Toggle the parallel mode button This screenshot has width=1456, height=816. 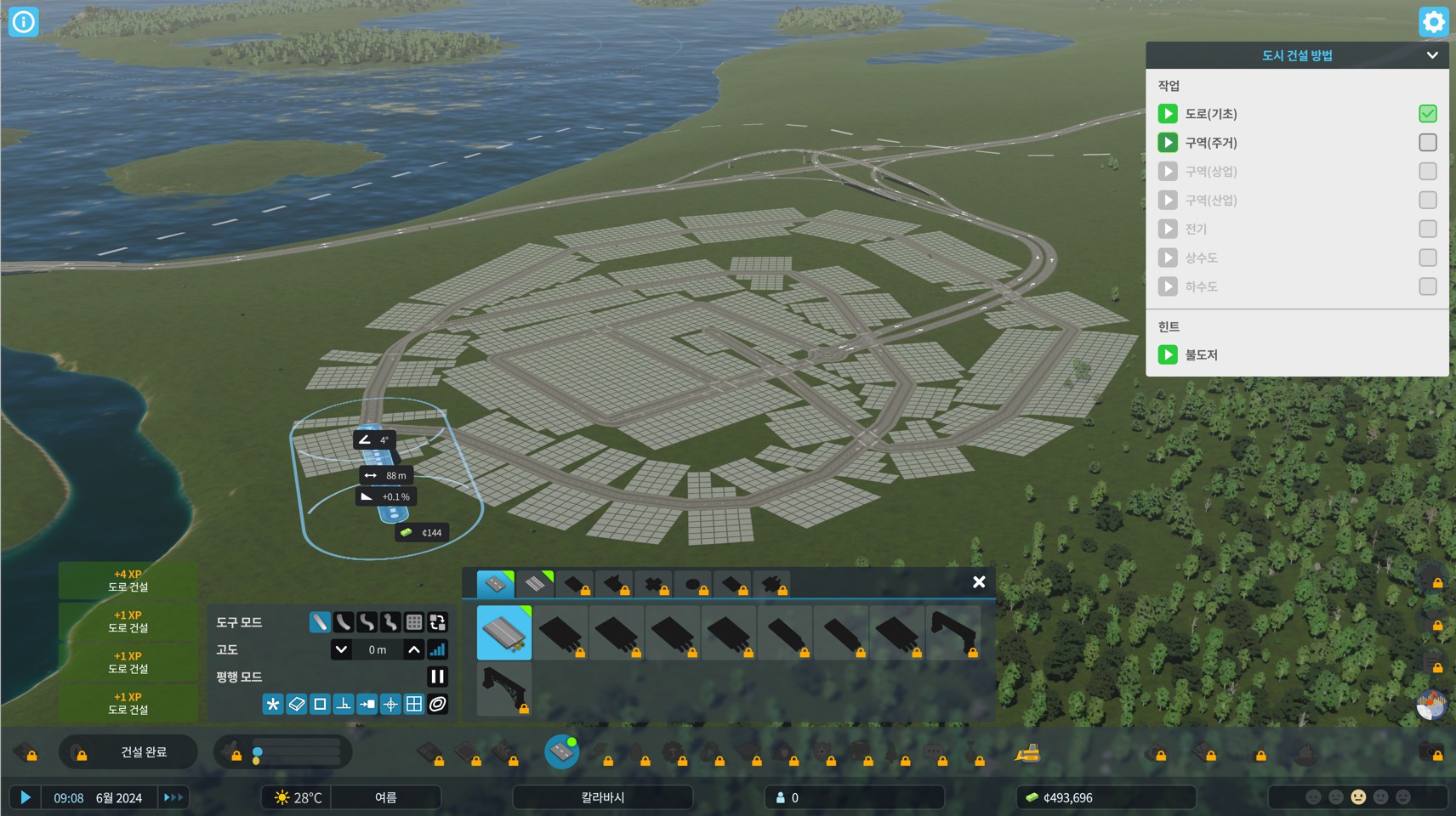pyautogui.click(x=437, y=677)
